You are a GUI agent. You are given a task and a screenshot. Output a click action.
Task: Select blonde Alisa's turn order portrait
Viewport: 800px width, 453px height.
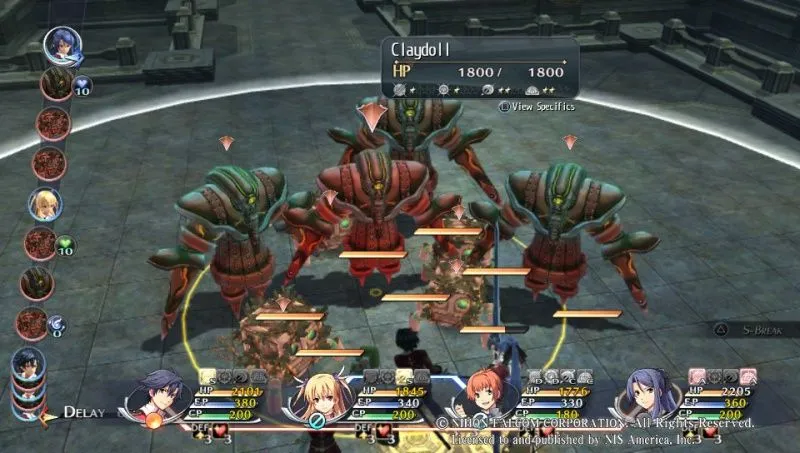[45, 204]
